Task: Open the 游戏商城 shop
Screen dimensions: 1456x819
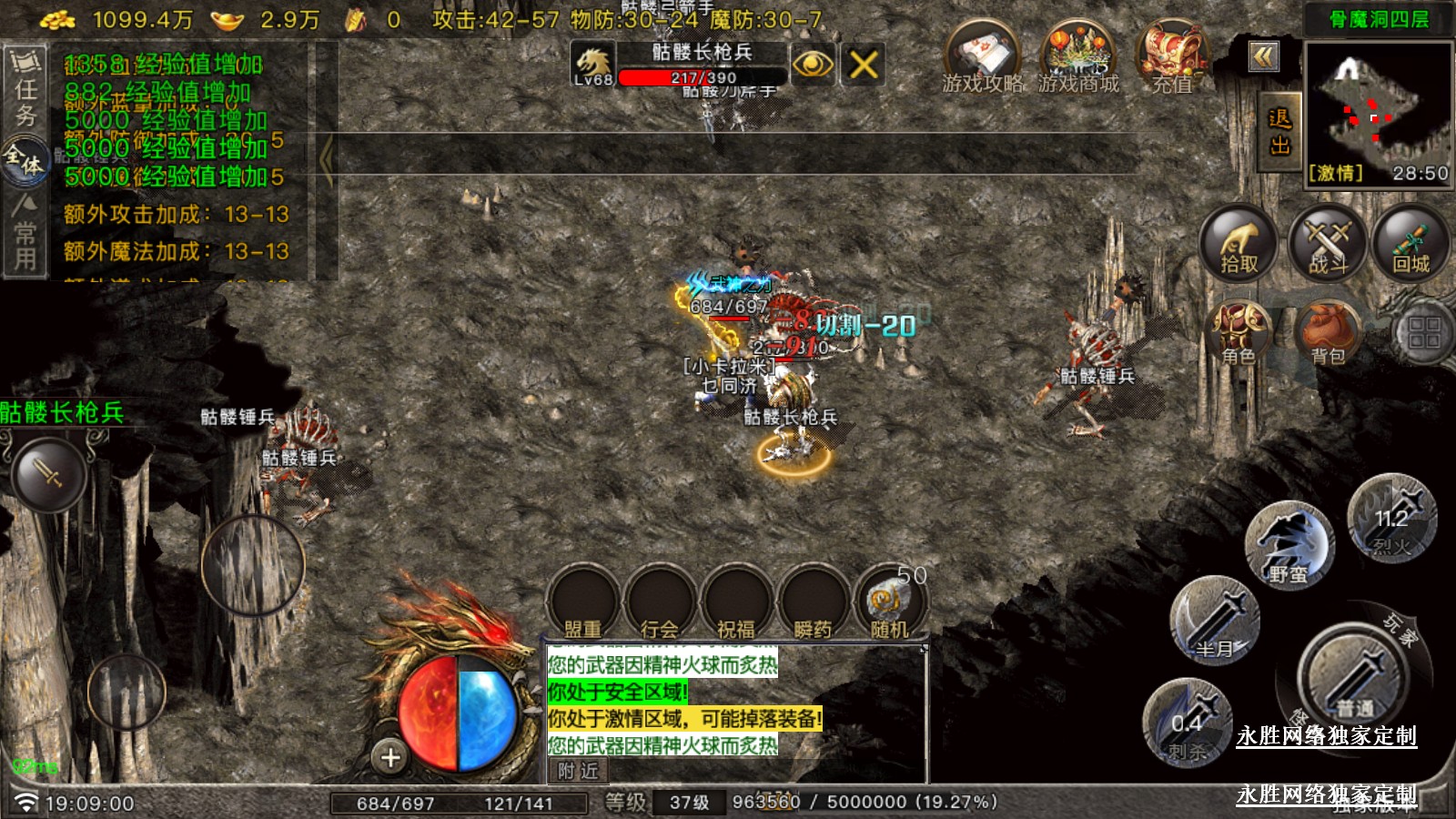Action: [x=1077, y=58]
